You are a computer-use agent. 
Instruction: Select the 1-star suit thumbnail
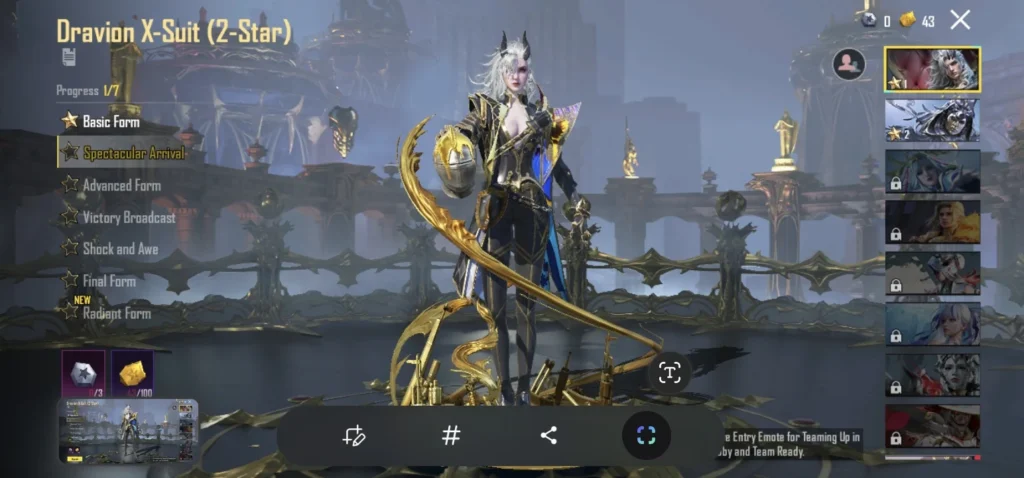coord(932,69)
